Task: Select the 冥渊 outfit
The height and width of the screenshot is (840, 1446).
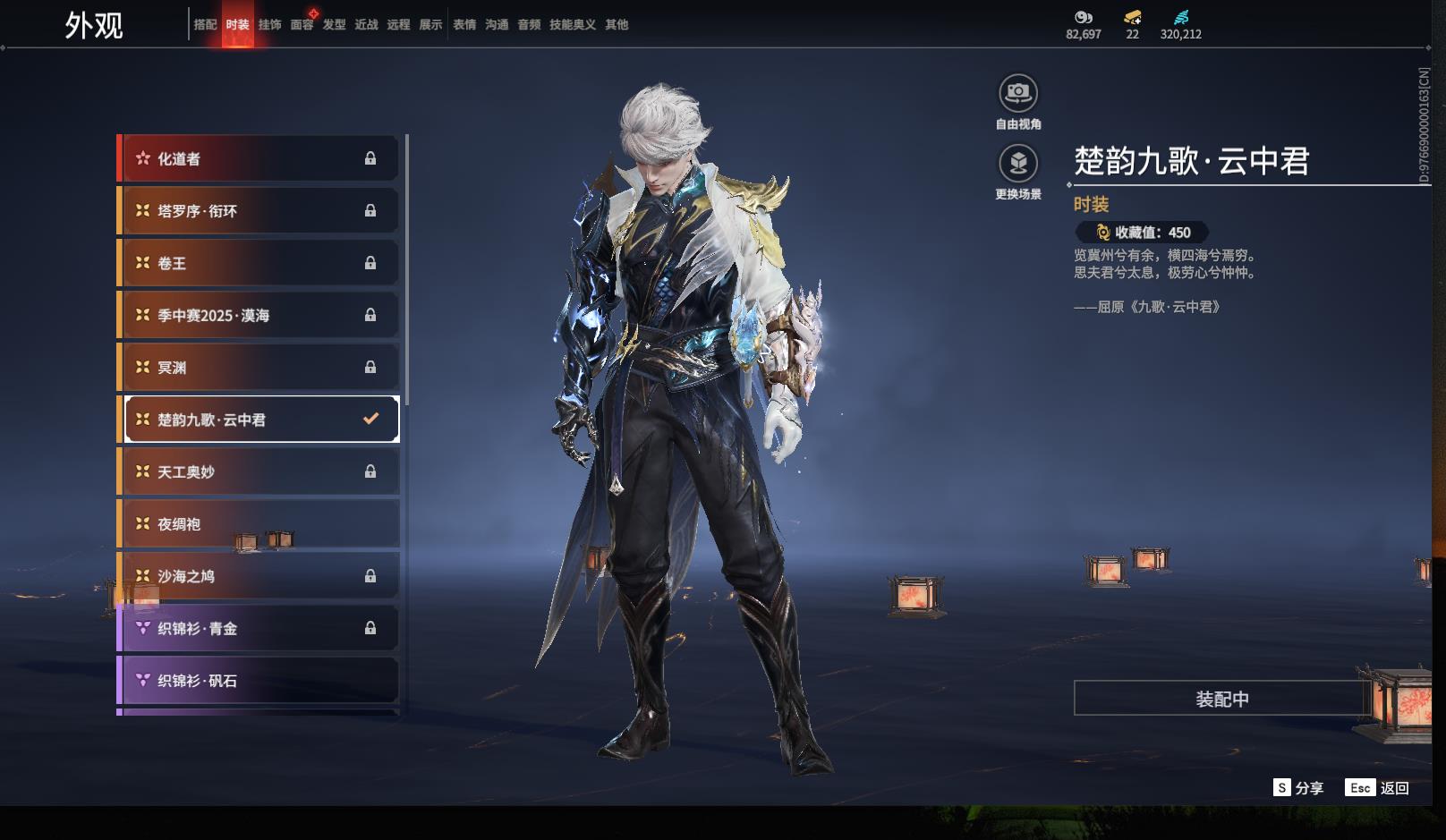Action: 259,368
